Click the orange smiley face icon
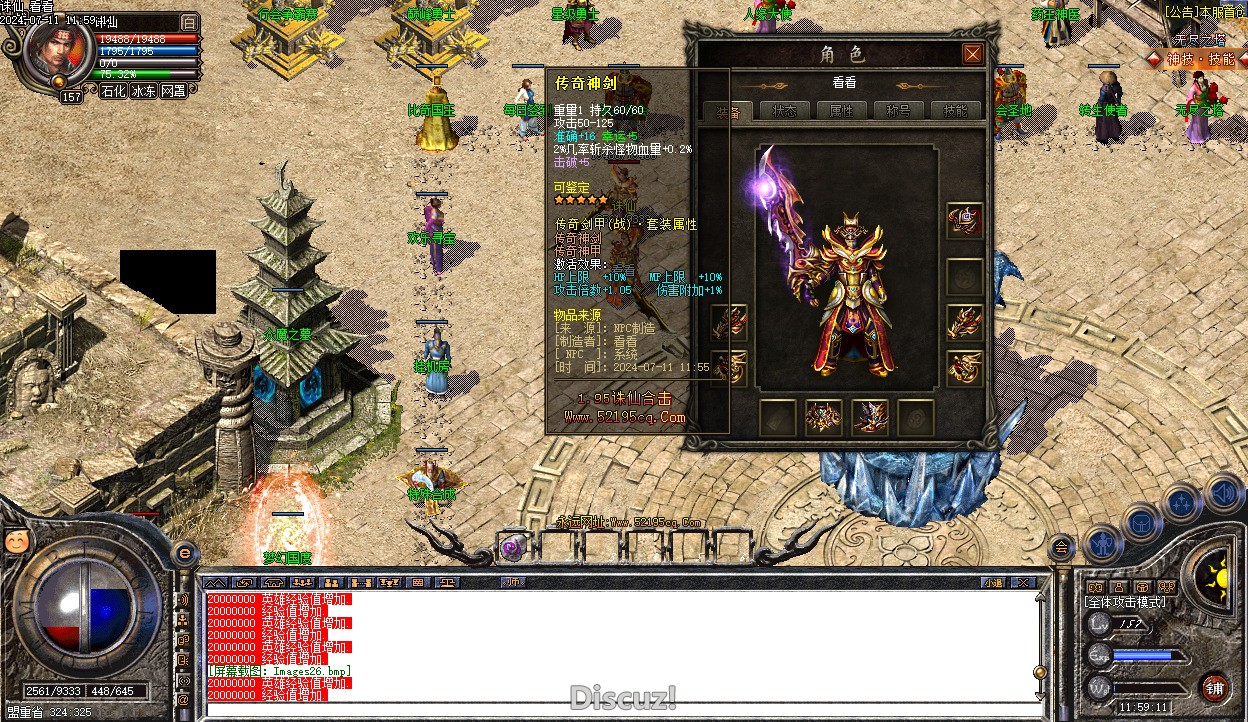 tap(17, 541)
